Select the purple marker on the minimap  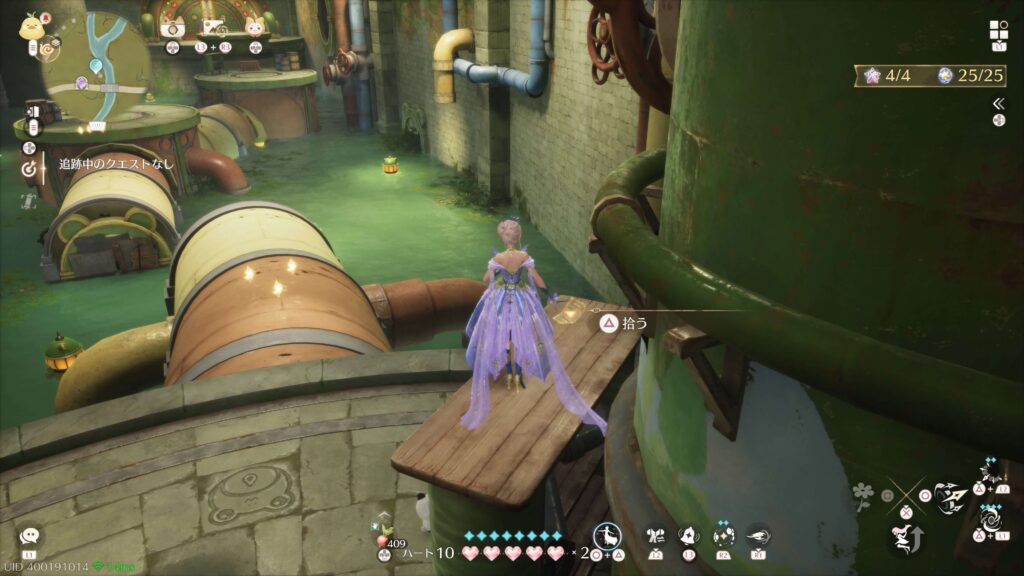[82, 83]
